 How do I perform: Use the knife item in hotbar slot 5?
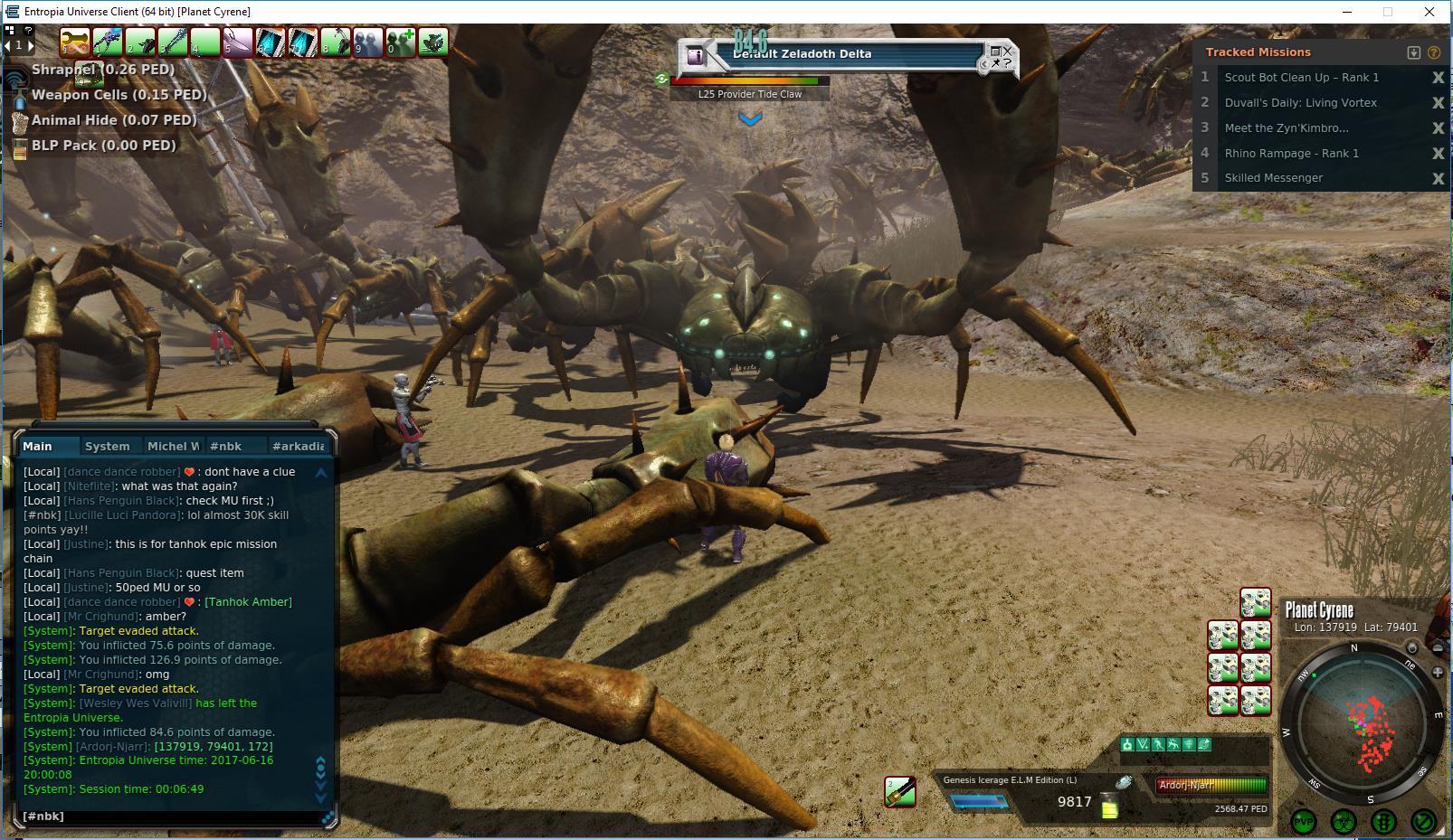click(237, 42)
